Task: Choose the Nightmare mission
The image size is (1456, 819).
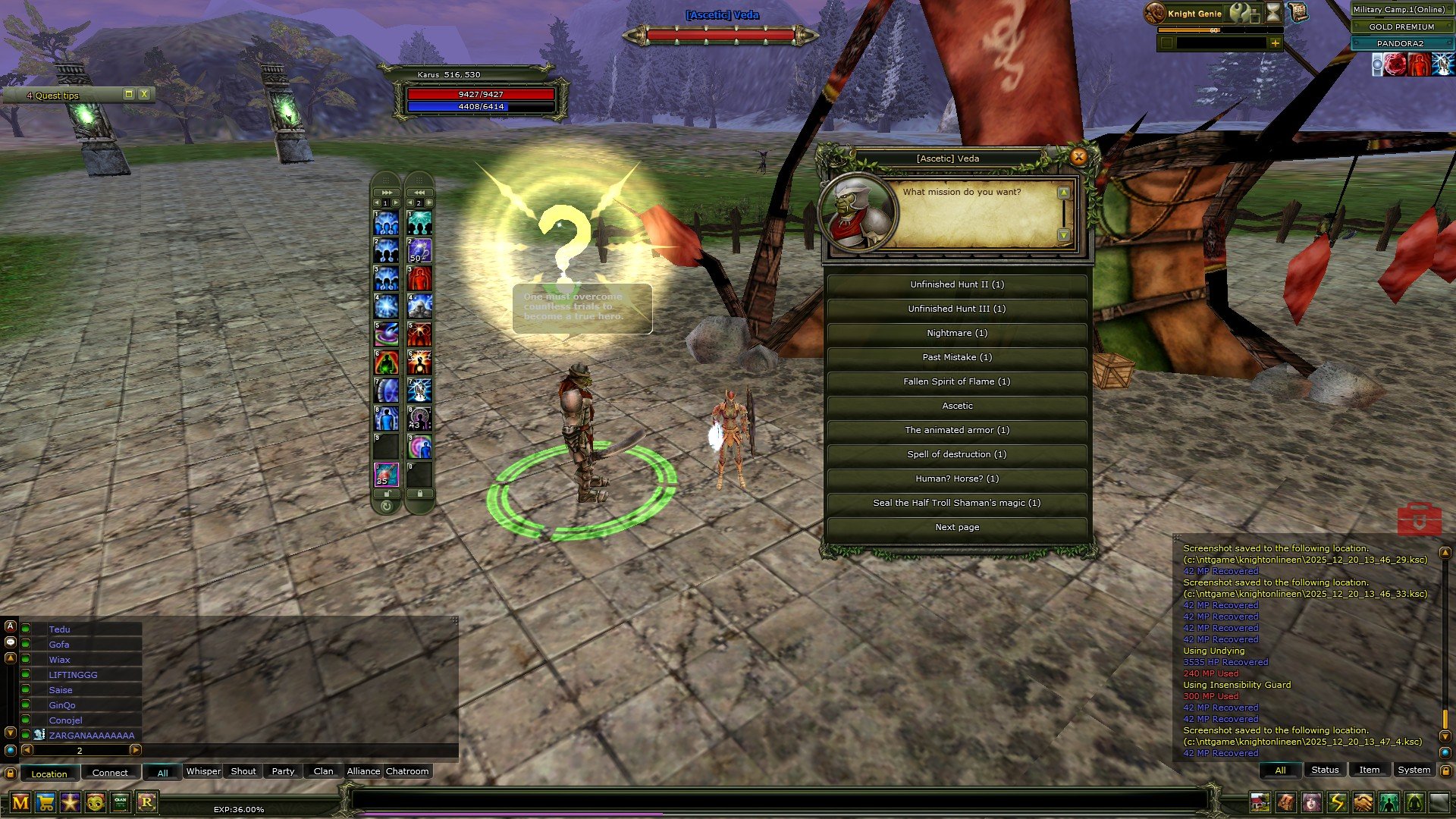Action: pyautogui.click(x=956, y=333)
